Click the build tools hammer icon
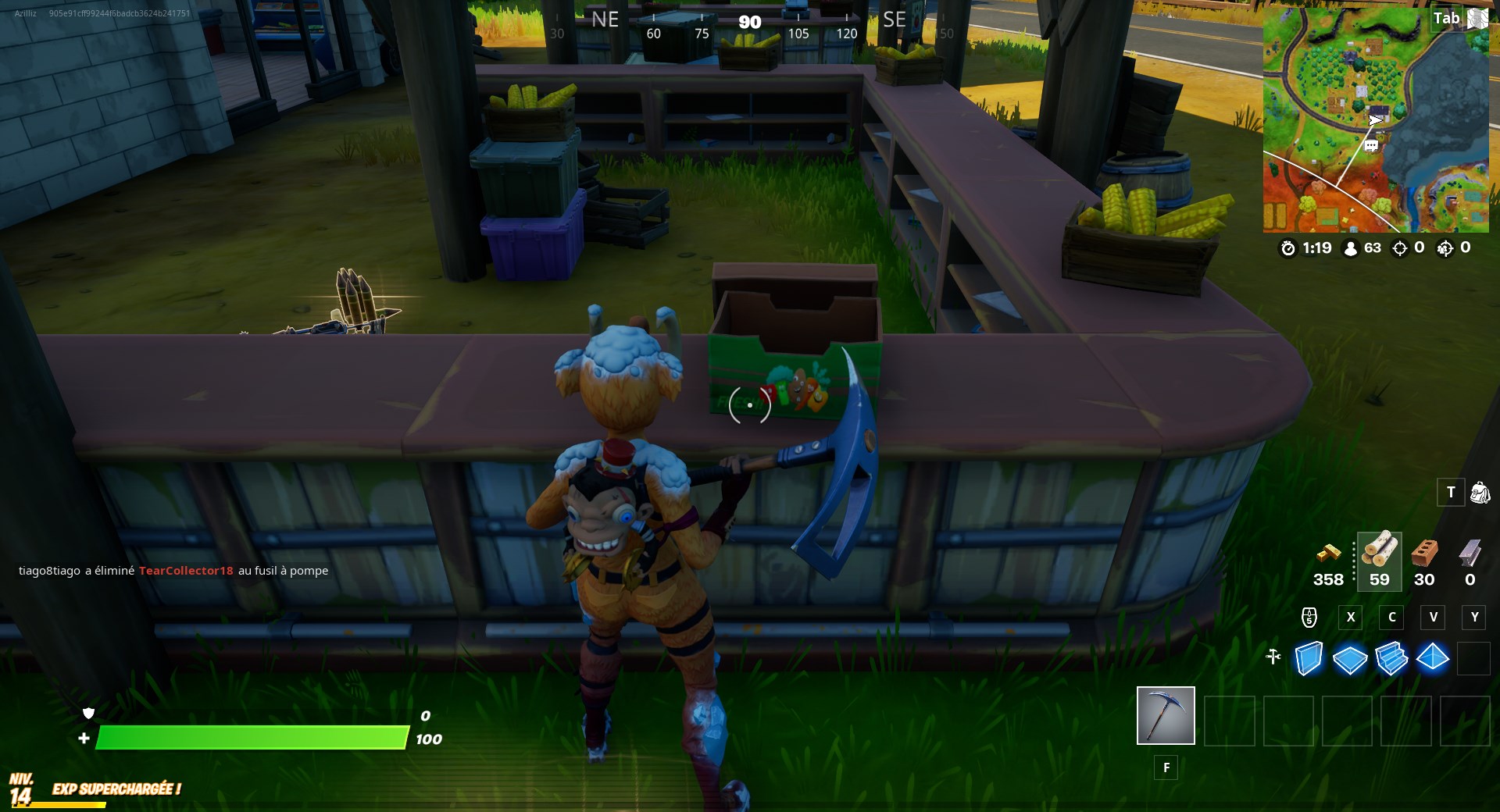The width and height of the screenshot is (1500, 812). (1272, 658)
